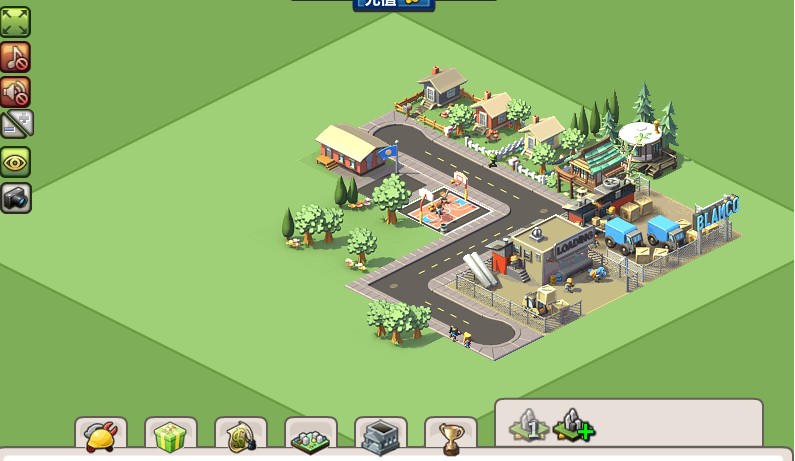Open the land tile tab
Image resolution: width=795 pixels, height=461 pixels.
(311, 436)
